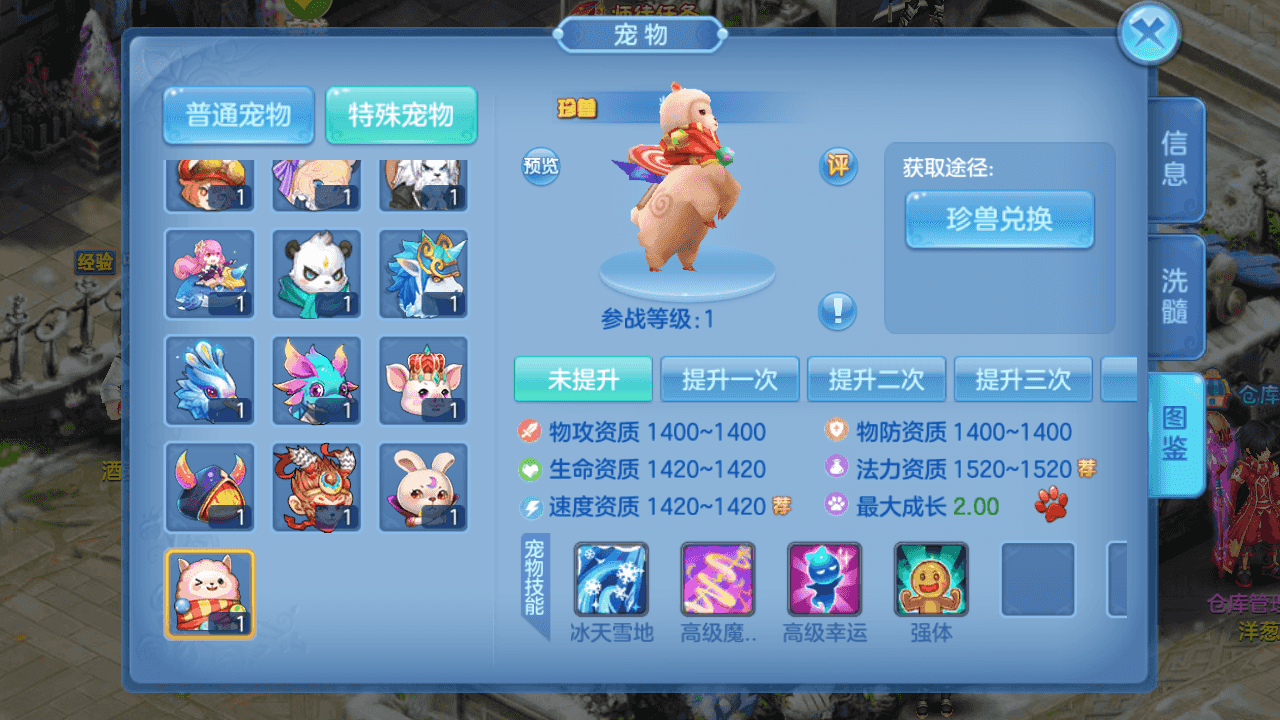Click the 评 rating badge icon

[x=838, y=167]
